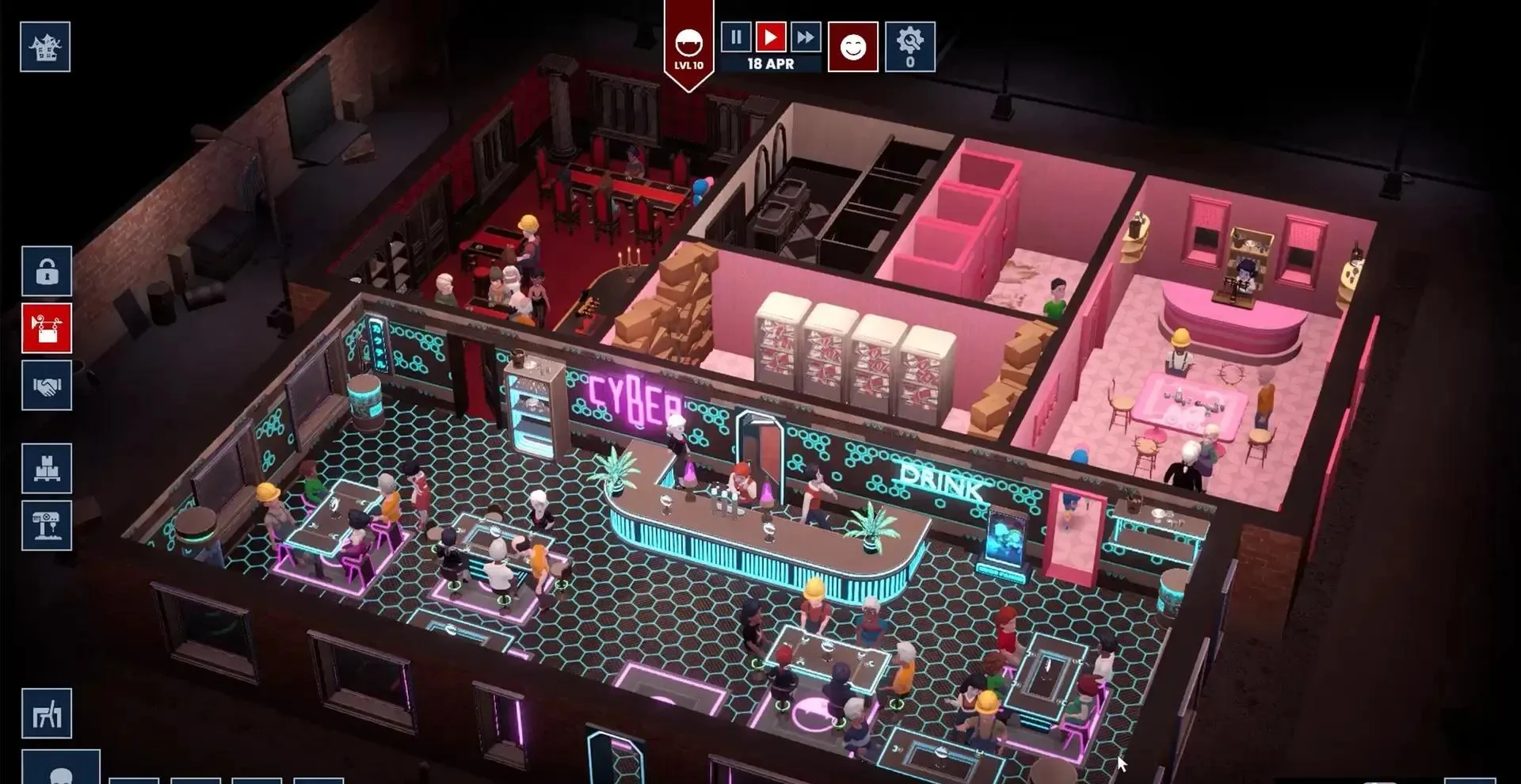Open the stacked boxes storage menu
Image resolution: width=1521 pixels, height=784 pixels.
[47, 469]
